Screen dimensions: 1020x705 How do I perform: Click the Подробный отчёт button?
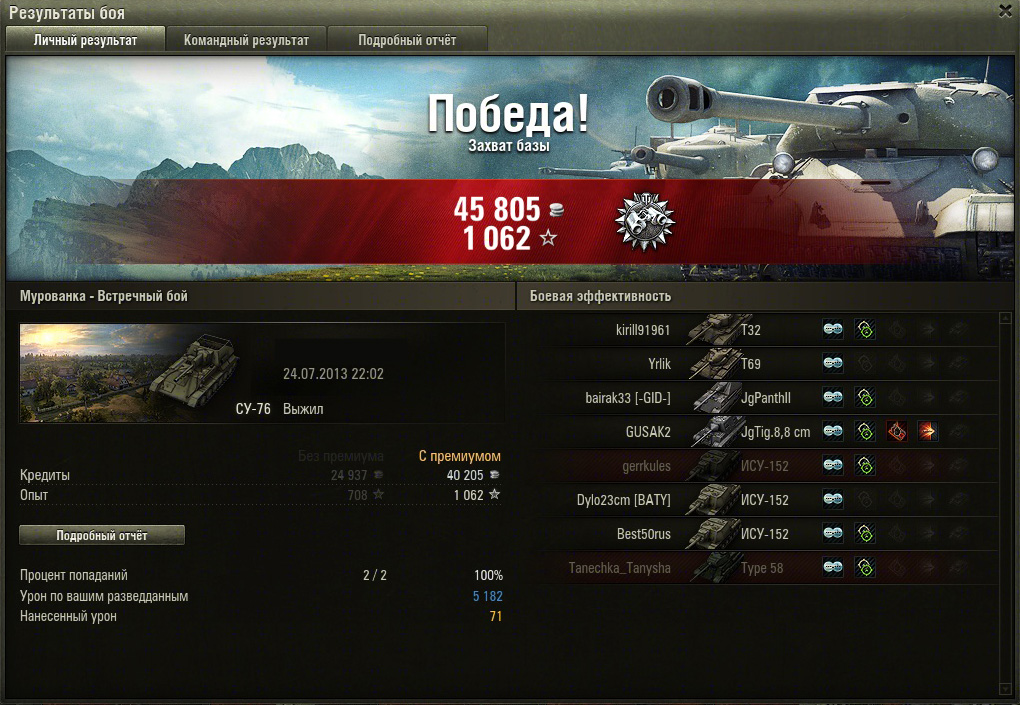102,536
